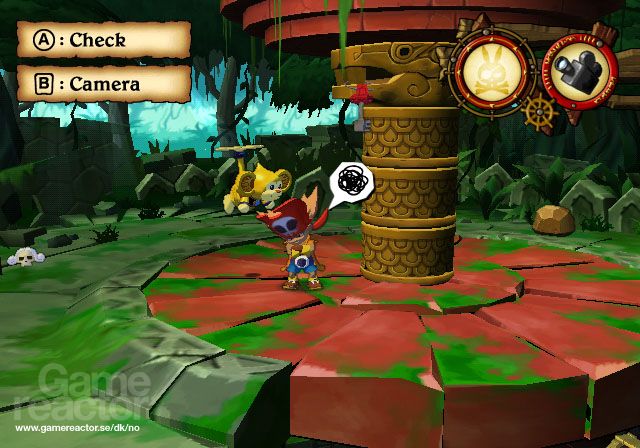Choose the Check action panel
Screen dimensions: 640x448
coord(104,40)
